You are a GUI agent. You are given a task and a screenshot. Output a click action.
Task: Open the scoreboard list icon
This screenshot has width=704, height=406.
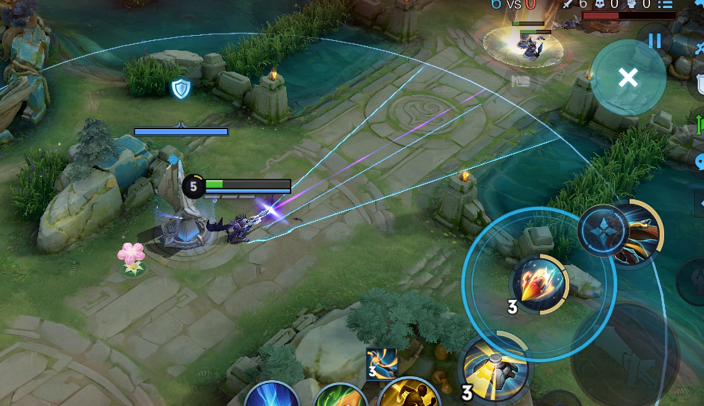pyautogui.click(x=666, y=5)
